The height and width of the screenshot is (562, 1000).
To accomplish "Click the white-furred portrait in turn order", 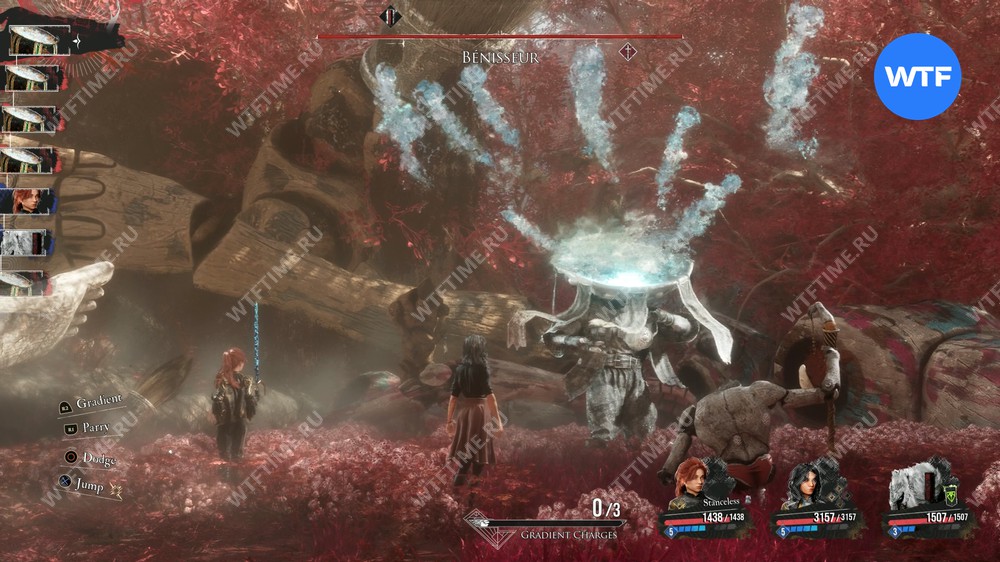I will click(x=26, y=243).
